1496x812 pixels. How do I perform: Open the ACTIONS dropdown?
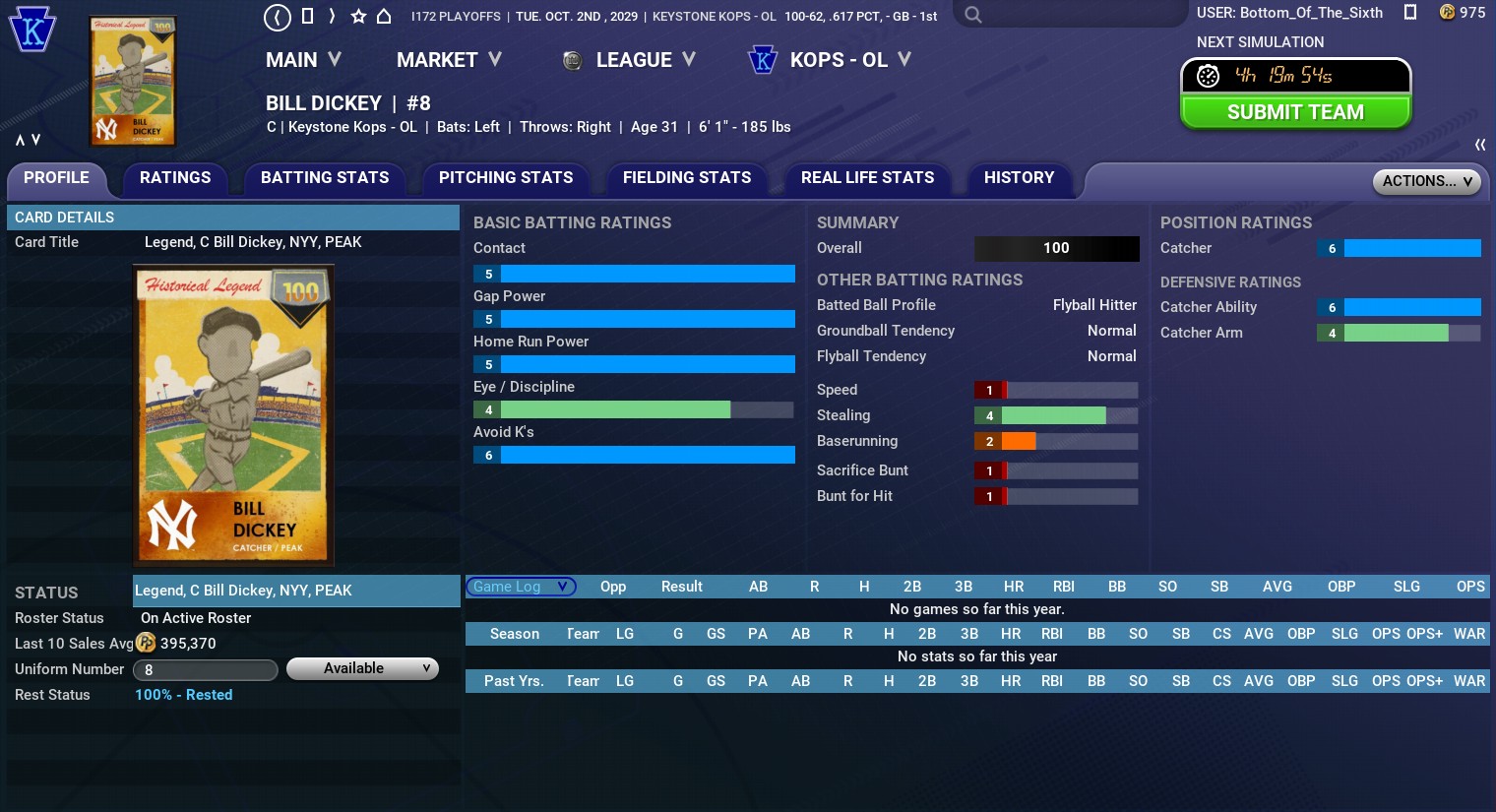1426,181
